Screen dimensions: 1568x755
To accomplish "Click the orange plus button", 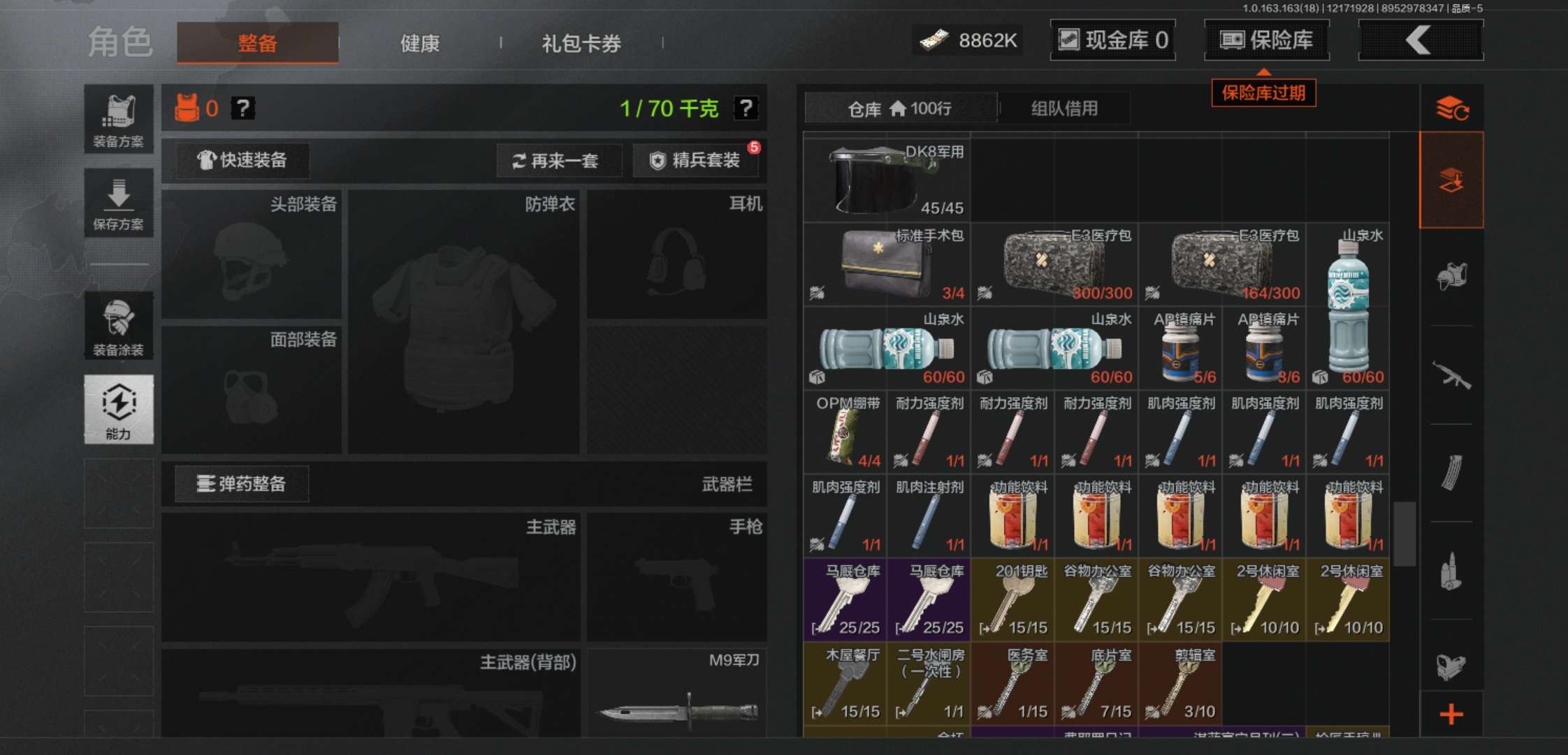I will 1451,714.
